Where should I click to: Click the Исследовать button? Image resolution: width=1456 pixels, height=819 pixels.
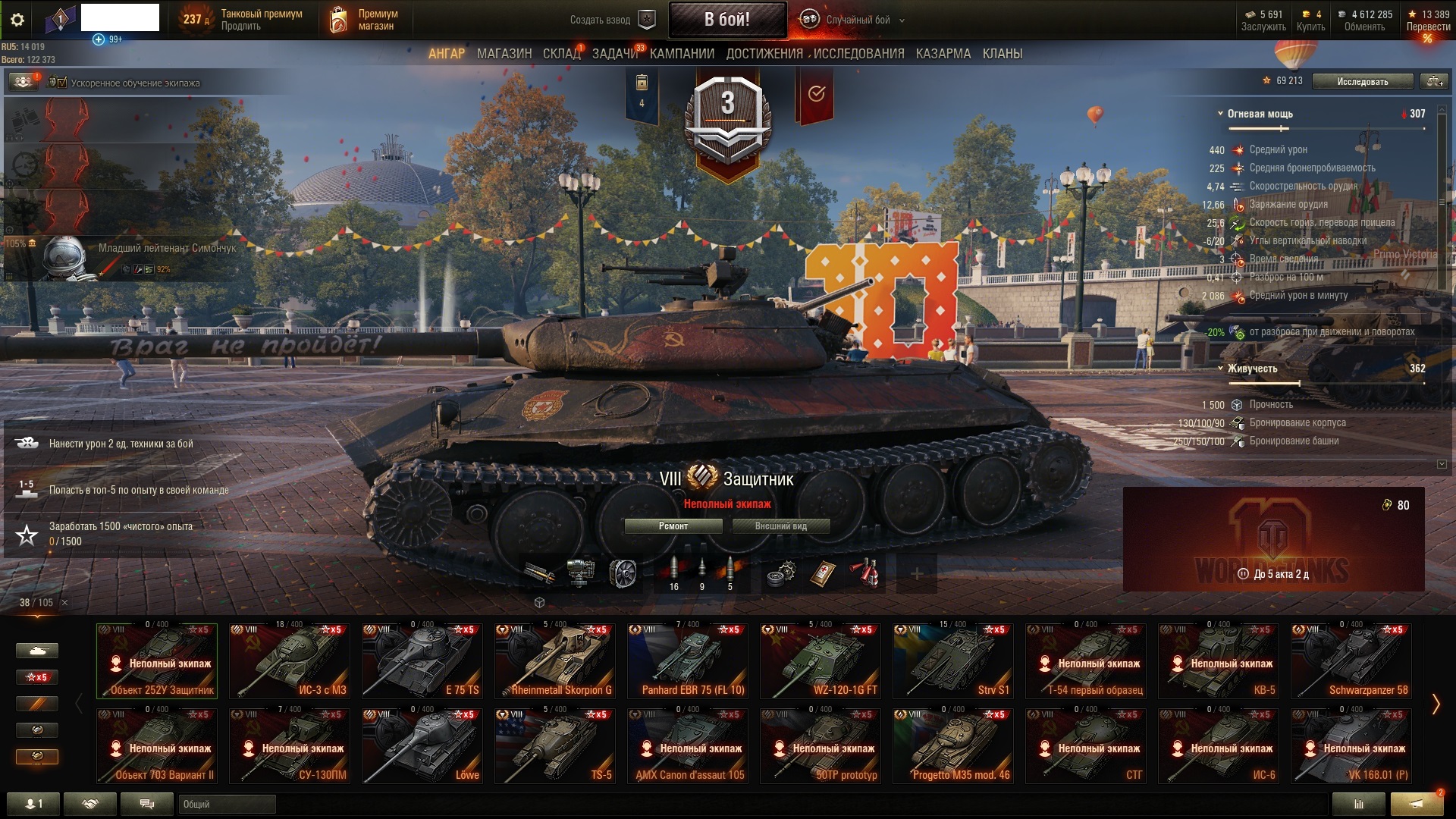coord(1361,80)
